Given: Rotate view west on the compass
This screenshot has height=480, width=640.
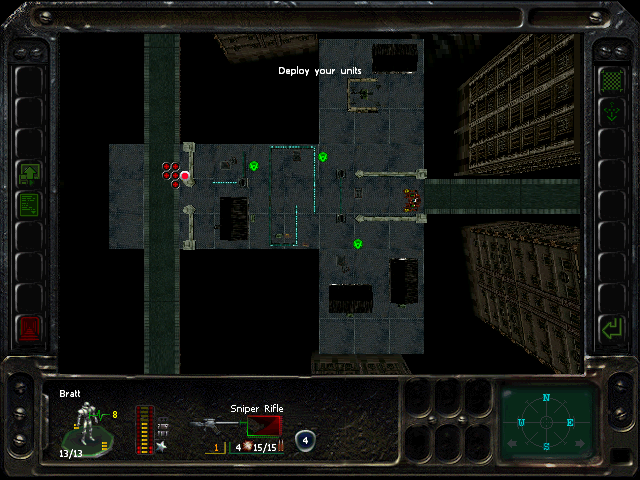Looking at the screenshot, I should tap(521, 422).
